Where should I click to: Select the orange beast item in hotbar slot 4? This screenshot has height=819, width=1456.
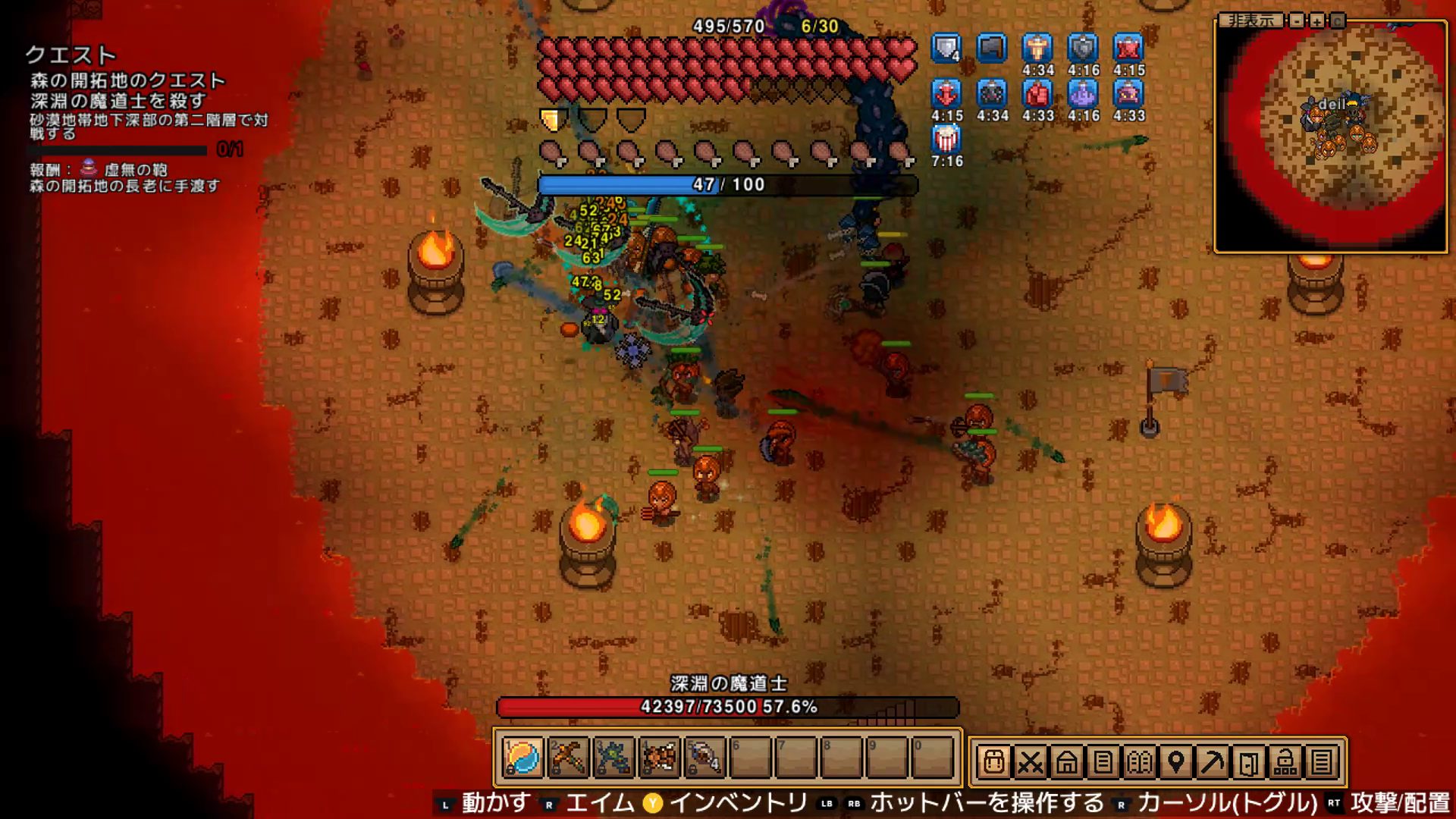coord(659,758)
